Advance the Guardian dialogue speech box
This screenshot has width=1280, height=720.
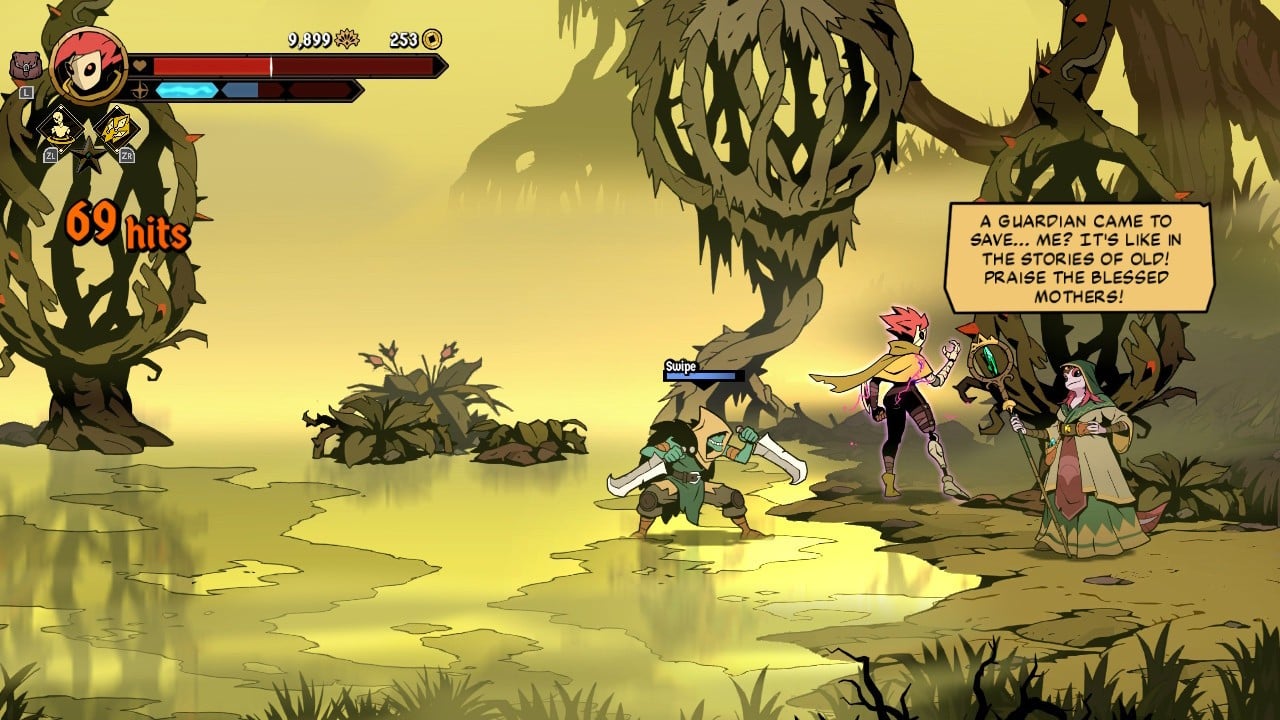tap(1079, 258)
